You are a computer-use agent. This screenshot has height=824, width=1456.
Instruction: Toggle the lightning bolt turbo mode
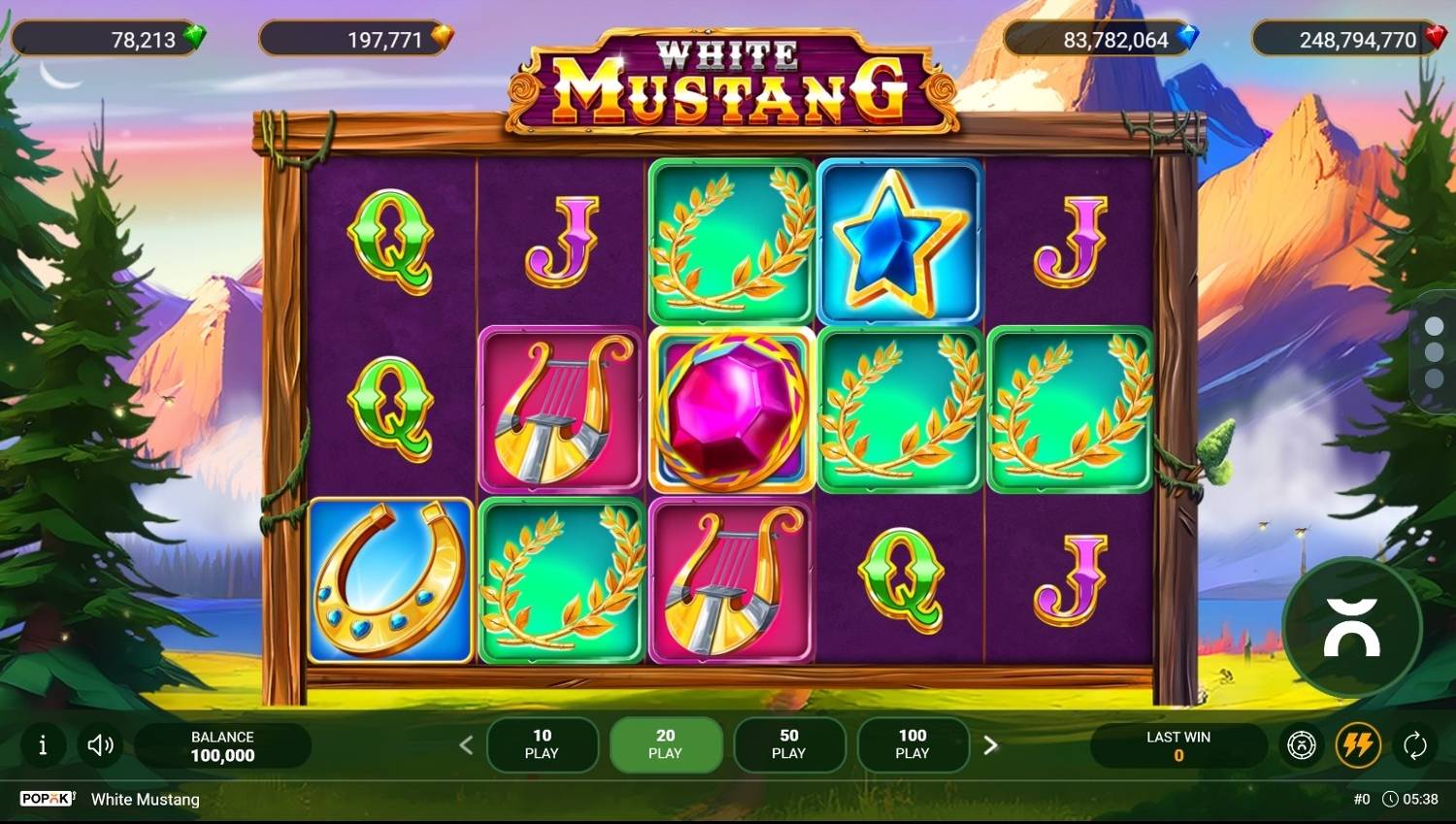click(x=1358, y=745)
